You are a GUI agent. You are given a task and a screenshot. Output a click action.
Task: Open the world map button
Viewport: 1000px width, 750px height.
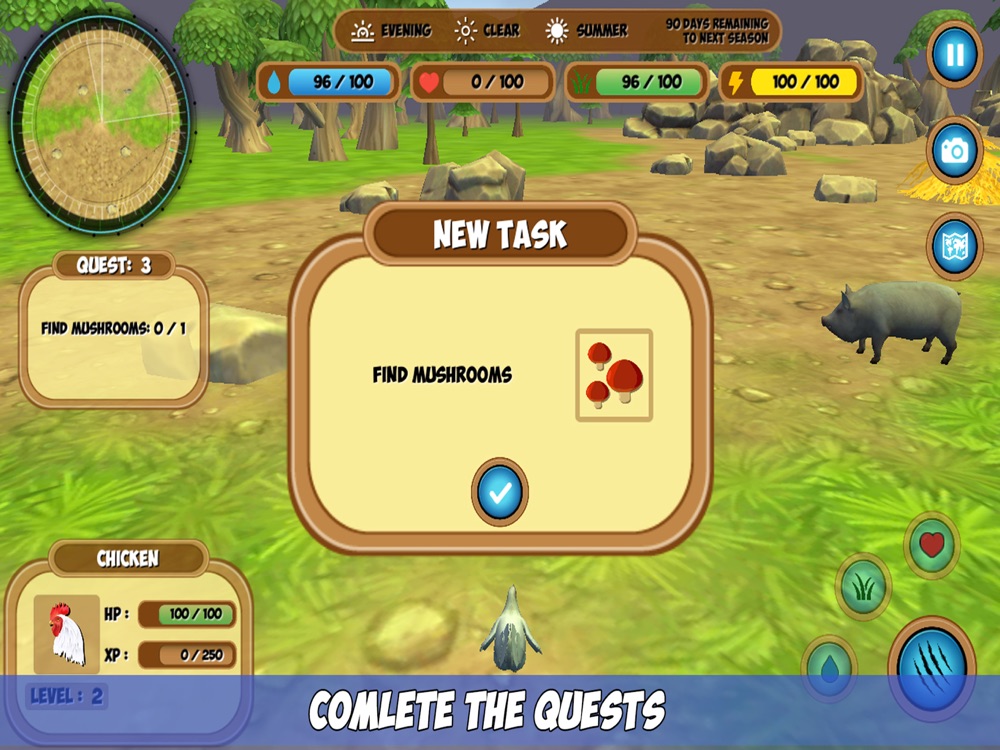955,246
